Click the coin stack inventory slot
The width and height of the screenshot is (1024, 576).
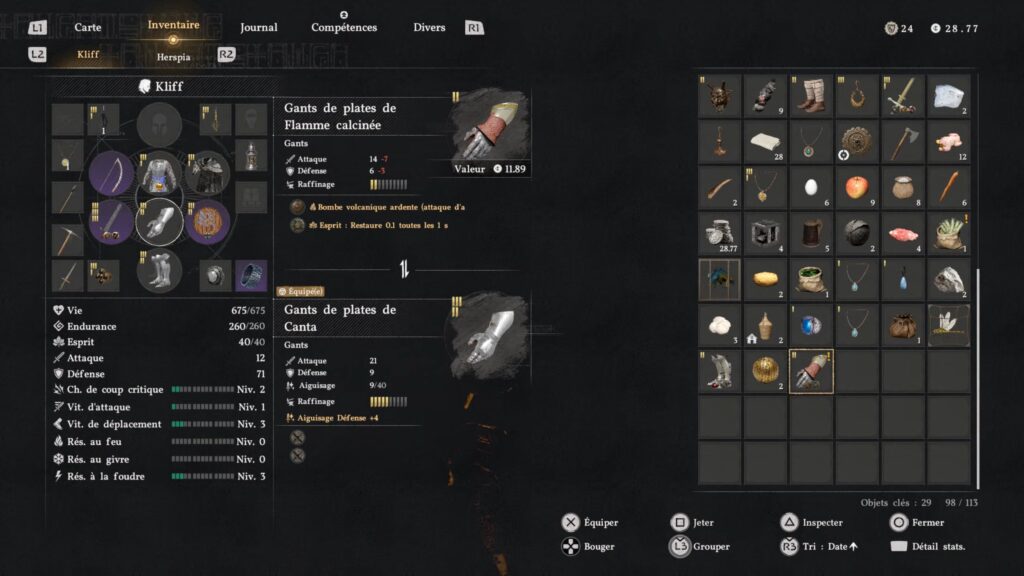pyautogui.click(x=719, y=233)
